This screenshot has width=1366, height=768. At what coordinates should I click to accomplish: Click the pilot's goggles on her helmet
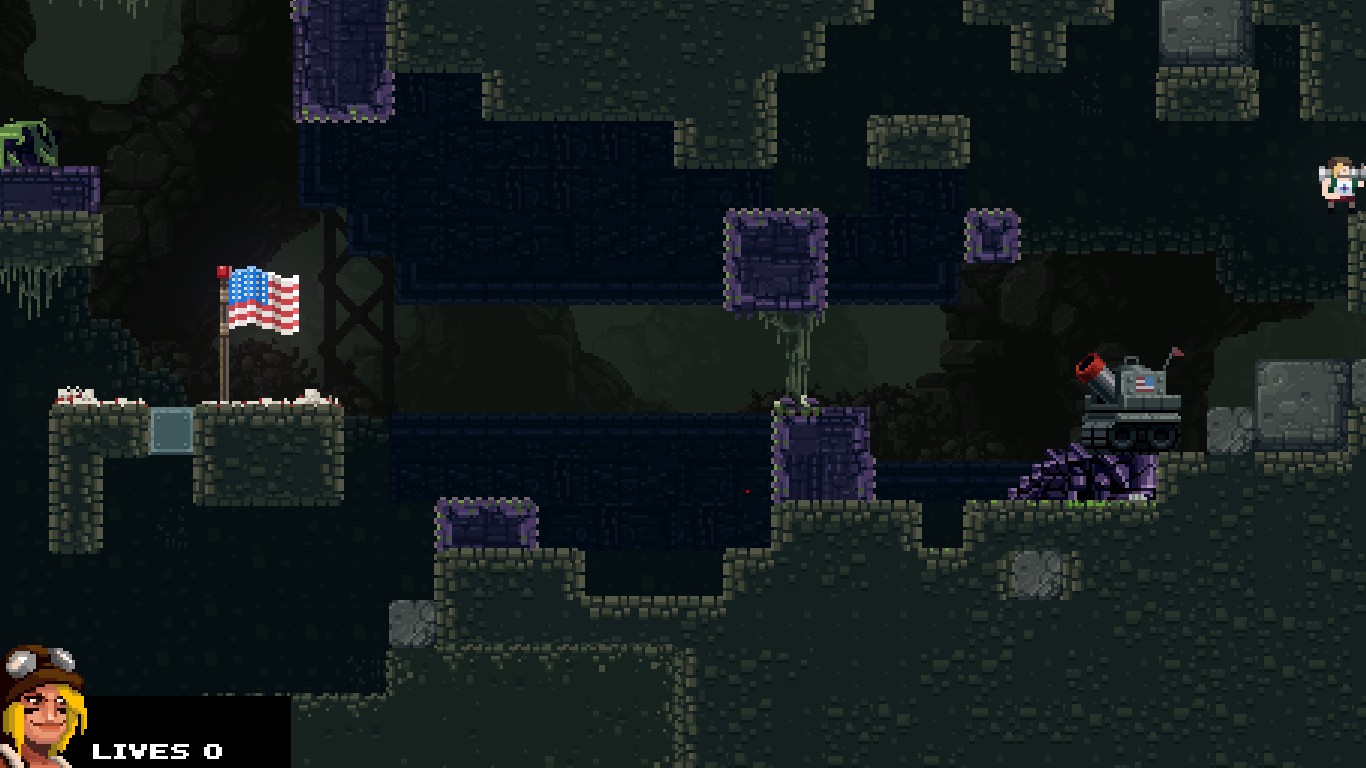(x=42, y=660)
